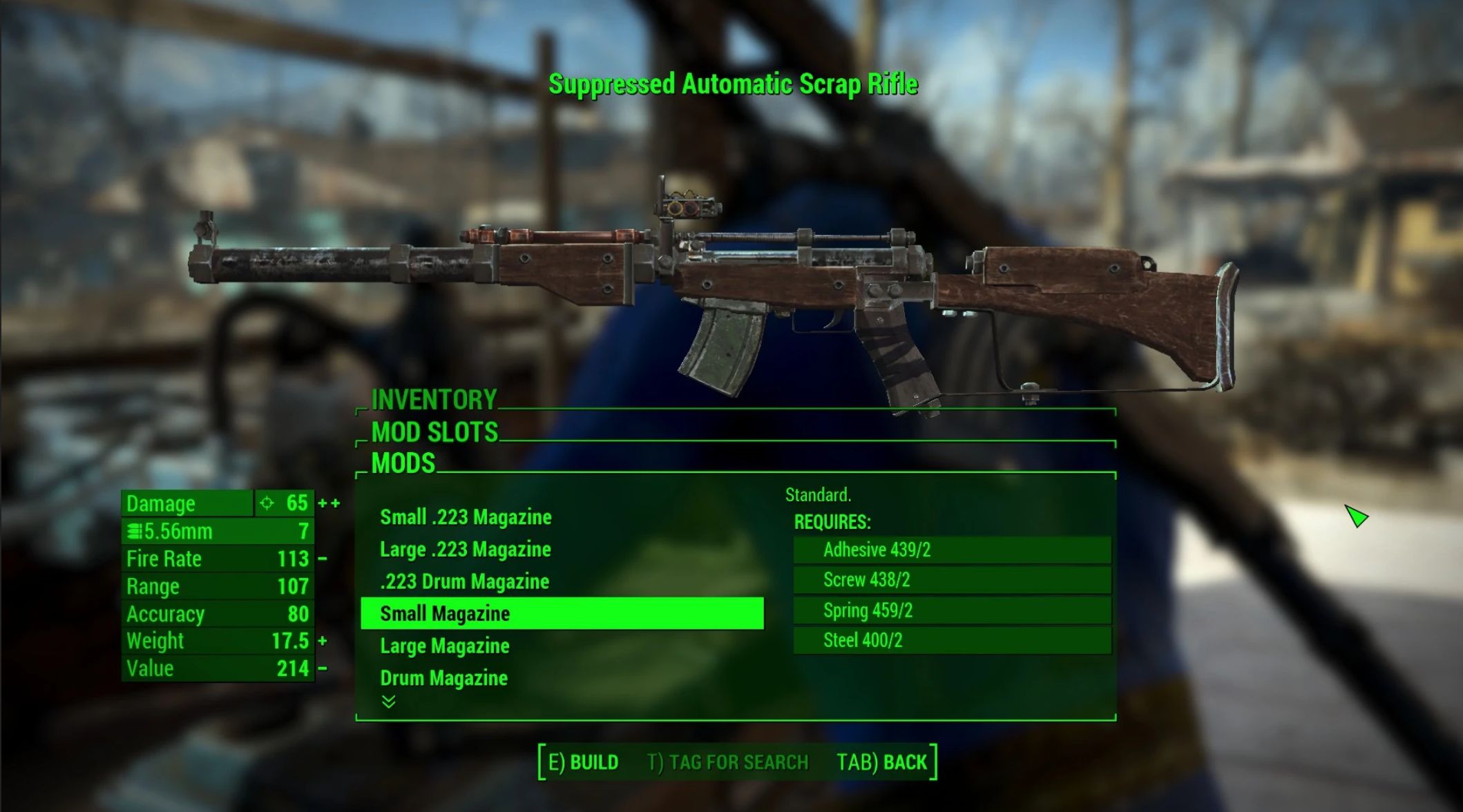The height and width of the screenshot is (812, 1463).
Task: Select the Drum Magazine mod
Action: (443, 678)
